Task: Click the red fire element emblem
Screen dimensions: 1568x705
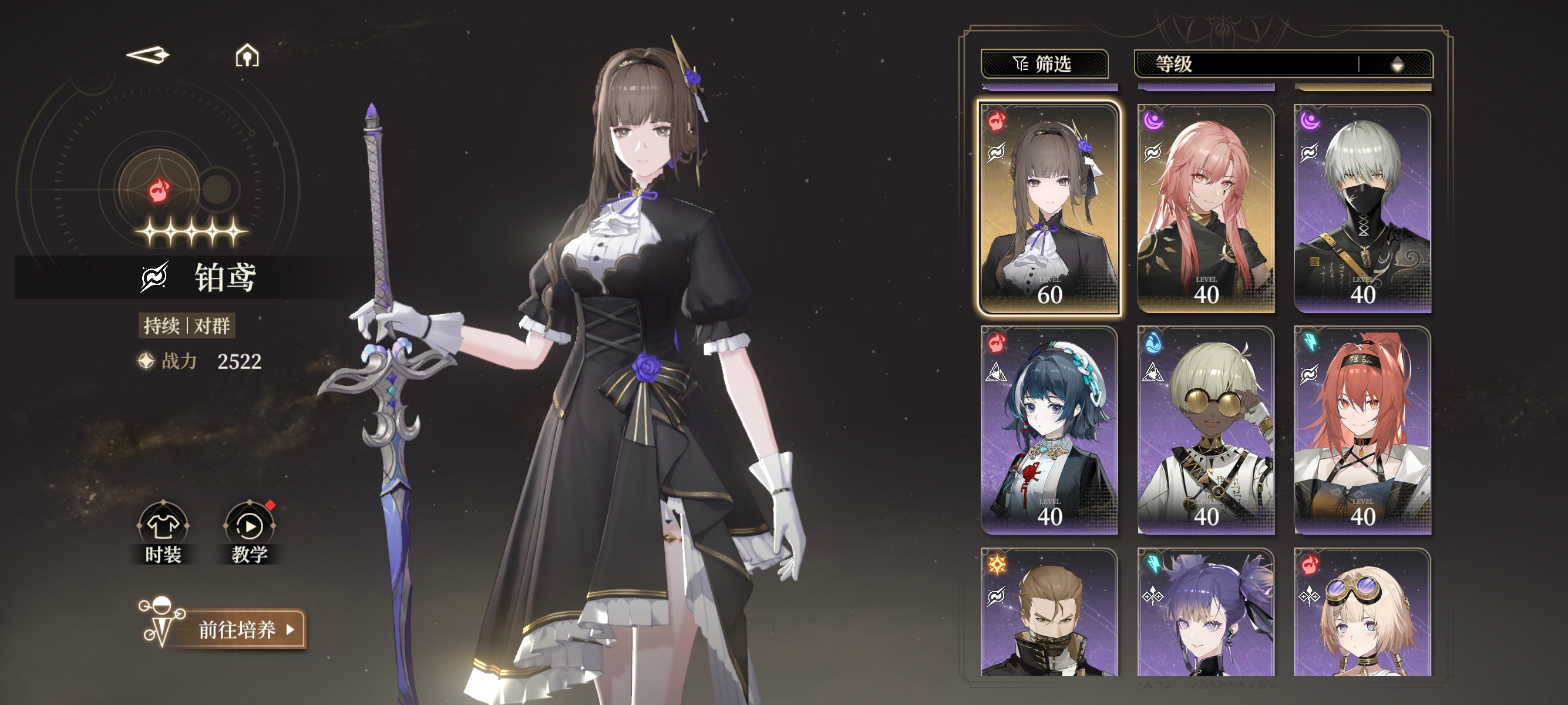Action: [160, 189]
